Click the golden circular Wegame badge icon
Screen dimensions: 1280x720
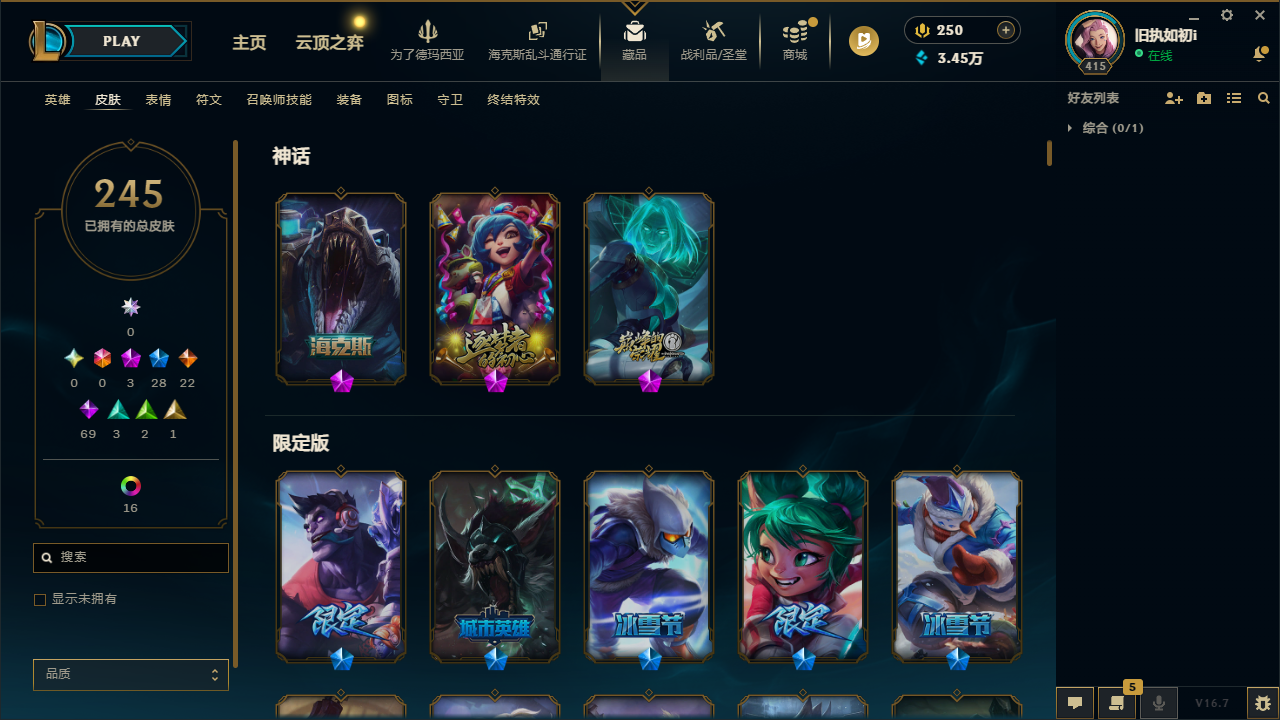[x=863, y=41]
